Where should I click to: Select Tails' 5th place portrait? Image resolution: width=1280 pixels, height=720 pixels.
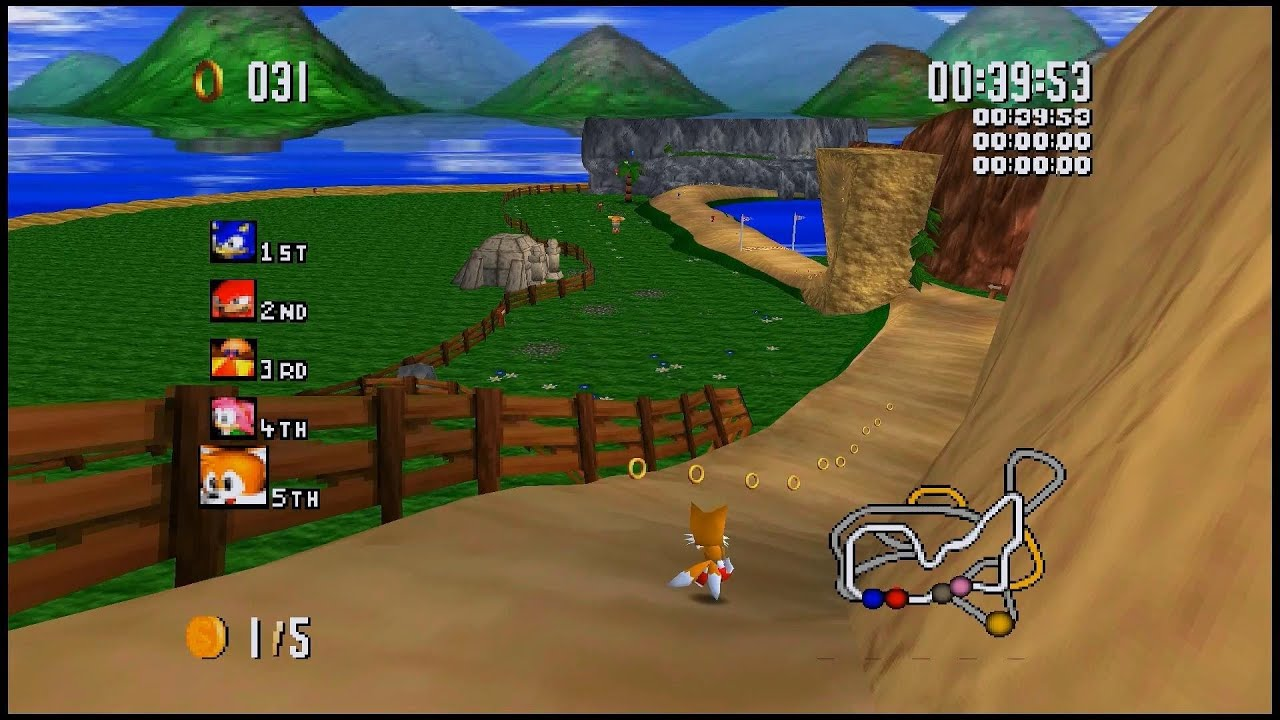[x=233, y=476]
